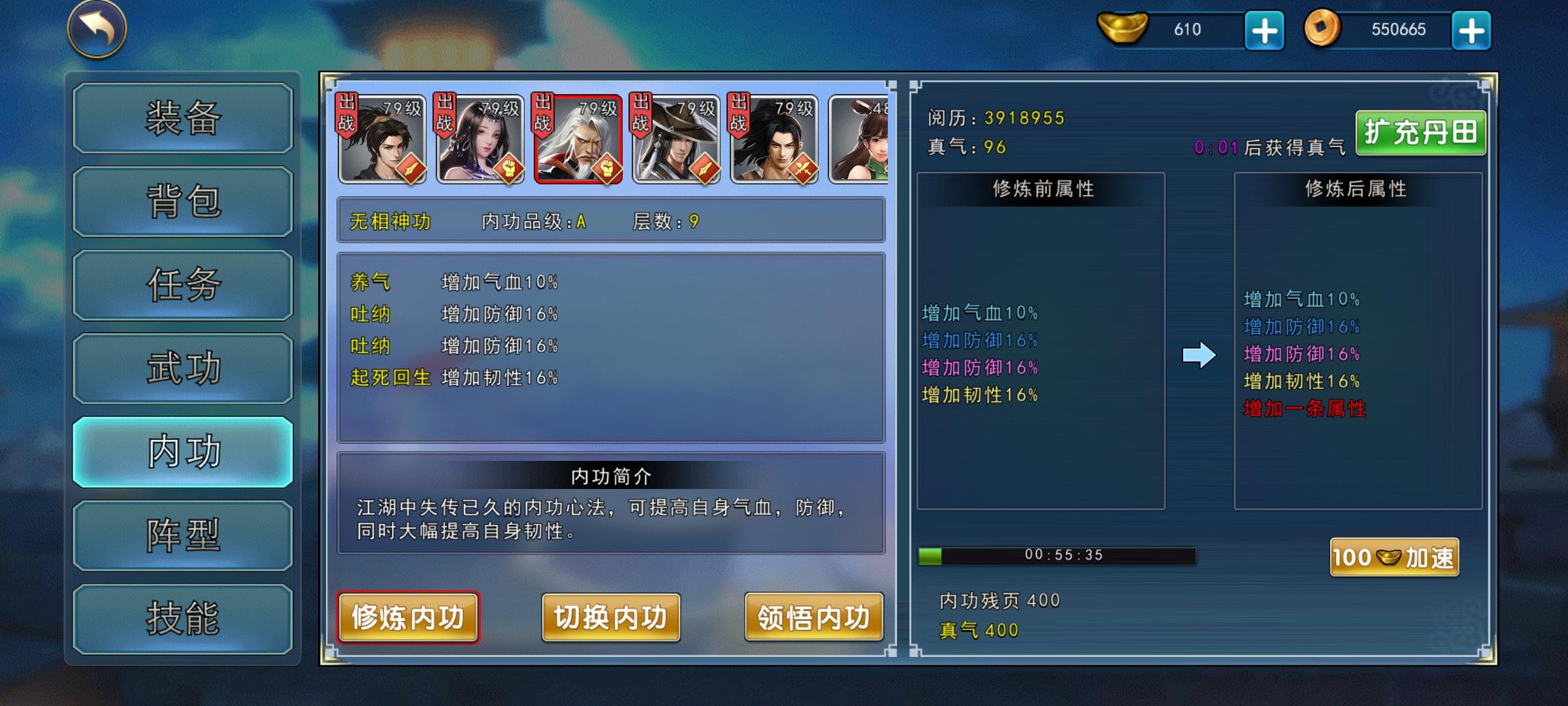Select the 79级 white-haired hero thumbnail
This screenshot has width=1568, height=706.
(x=580, y=137)
